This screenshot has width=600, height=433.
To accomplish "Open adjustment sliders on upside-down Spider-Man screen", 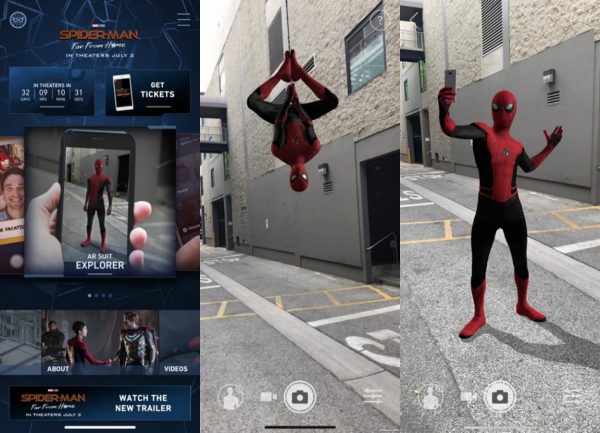I will pyautogui.click(x=372, y=396).
